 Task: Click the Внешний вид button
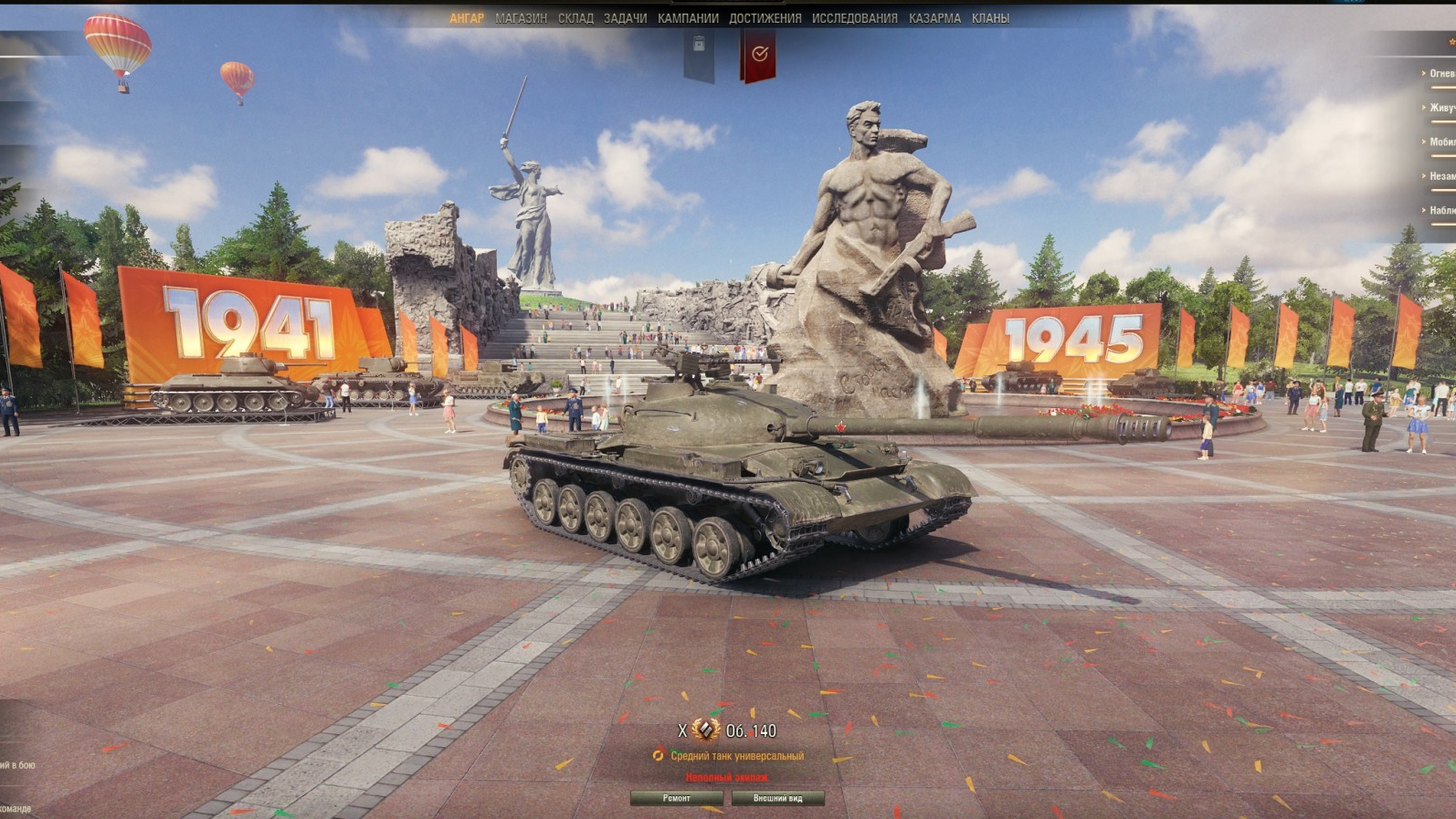click(778, 796)
